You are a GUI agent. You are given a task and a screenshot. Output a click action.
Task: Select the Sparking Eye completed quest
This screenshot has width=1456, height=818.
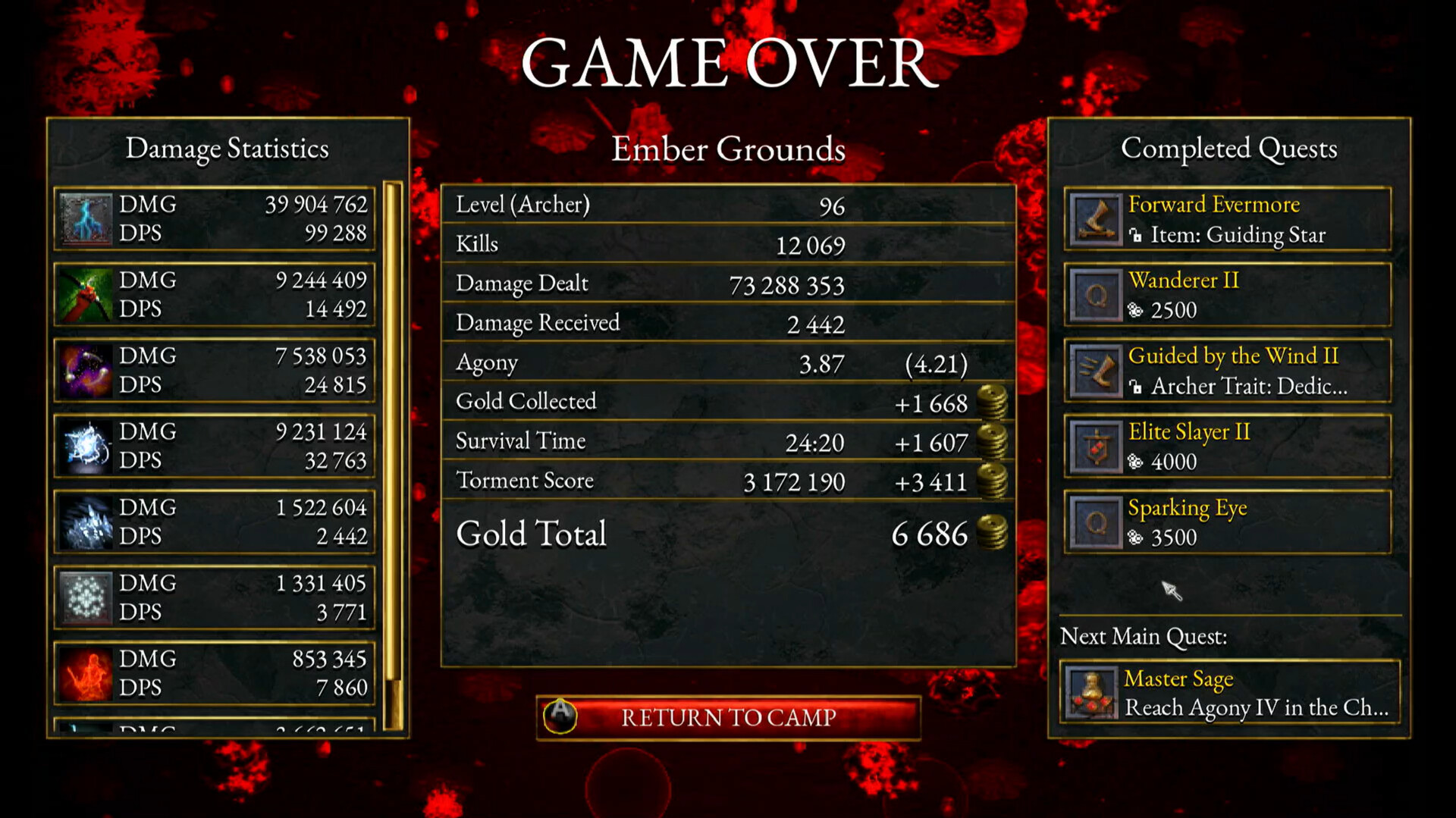tap(1226, 522)
